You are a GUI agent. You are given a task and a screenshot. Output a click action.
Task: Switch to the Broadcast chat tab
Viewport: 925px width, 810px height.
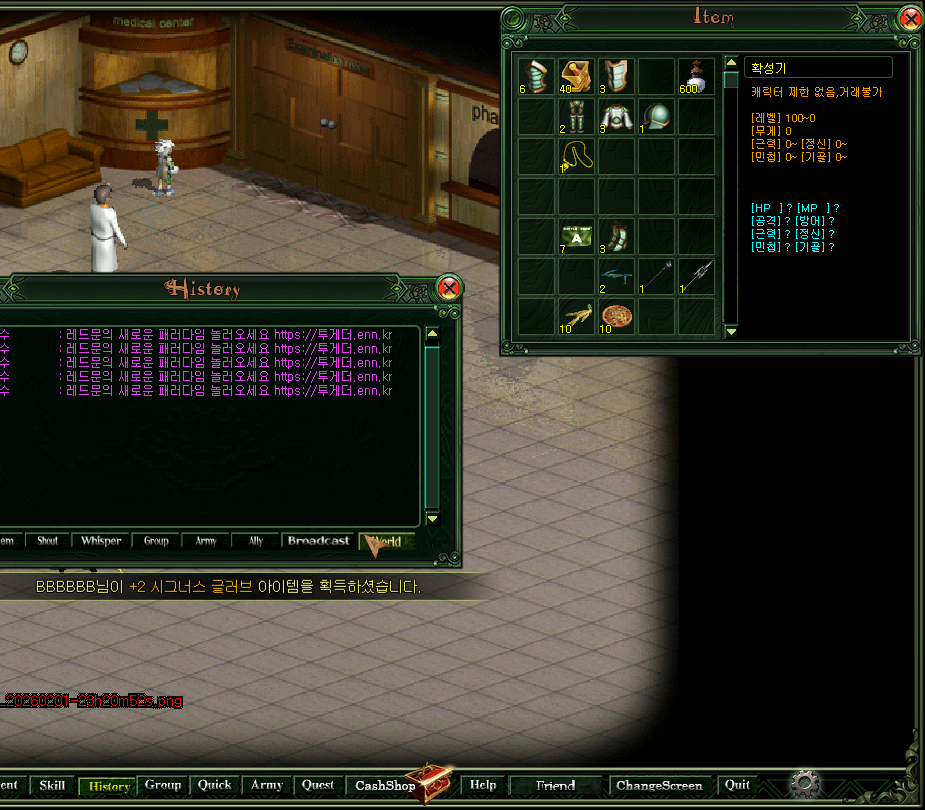pyautogui.click(x=318, y=541)
